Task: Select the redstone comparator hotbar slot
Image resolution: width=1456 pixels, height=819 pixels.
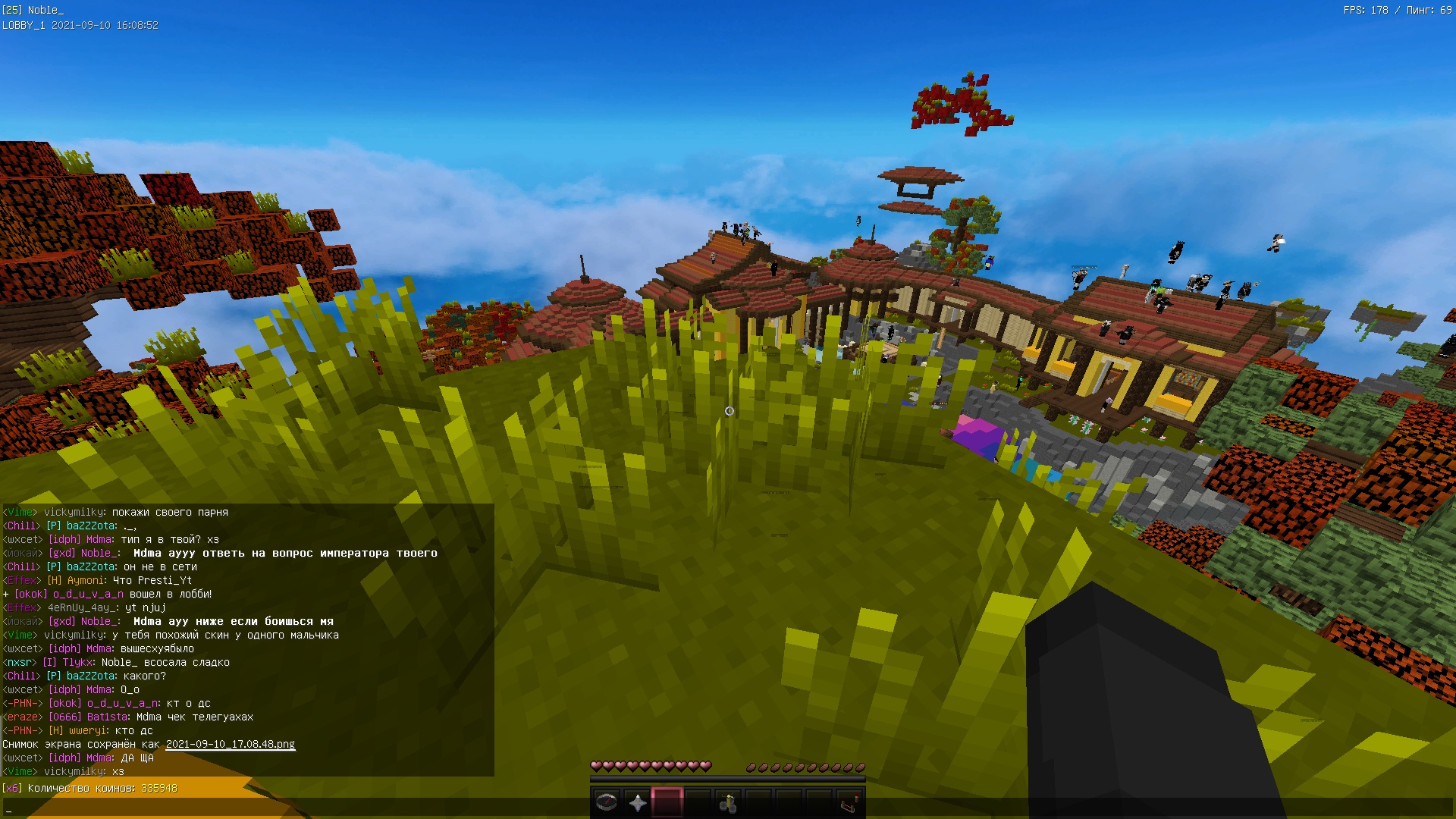Action: (849, 802)
